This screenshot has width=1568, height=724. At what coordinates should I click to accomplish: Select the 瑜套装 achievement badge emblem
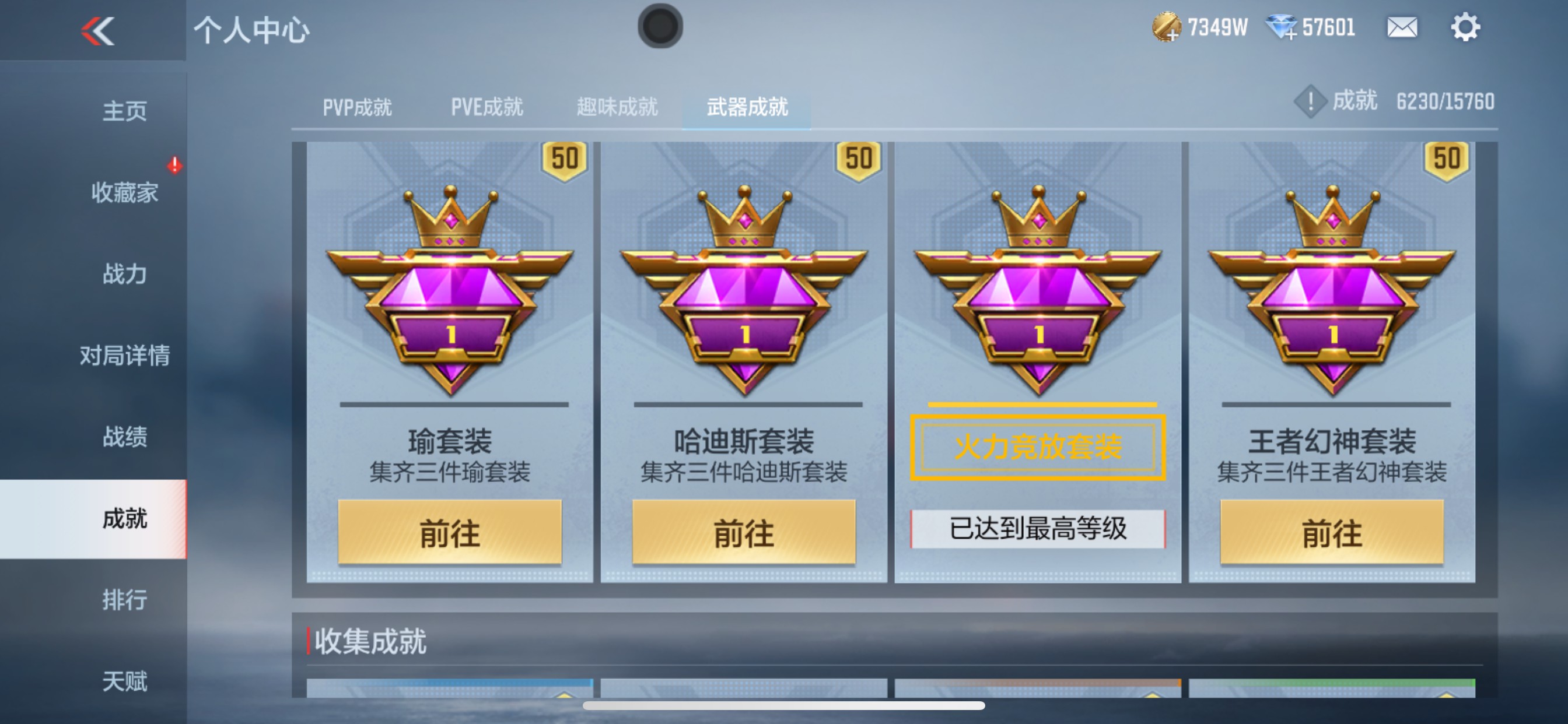pyautogui.click(x=450, y=292)
